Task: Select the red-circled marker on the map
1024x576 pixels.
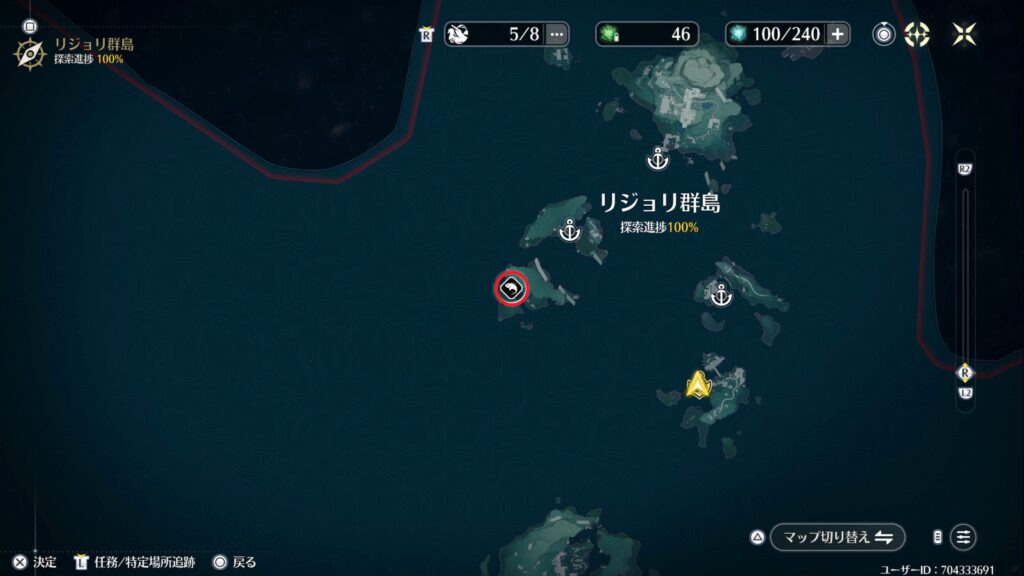Action: pos(511,289)
